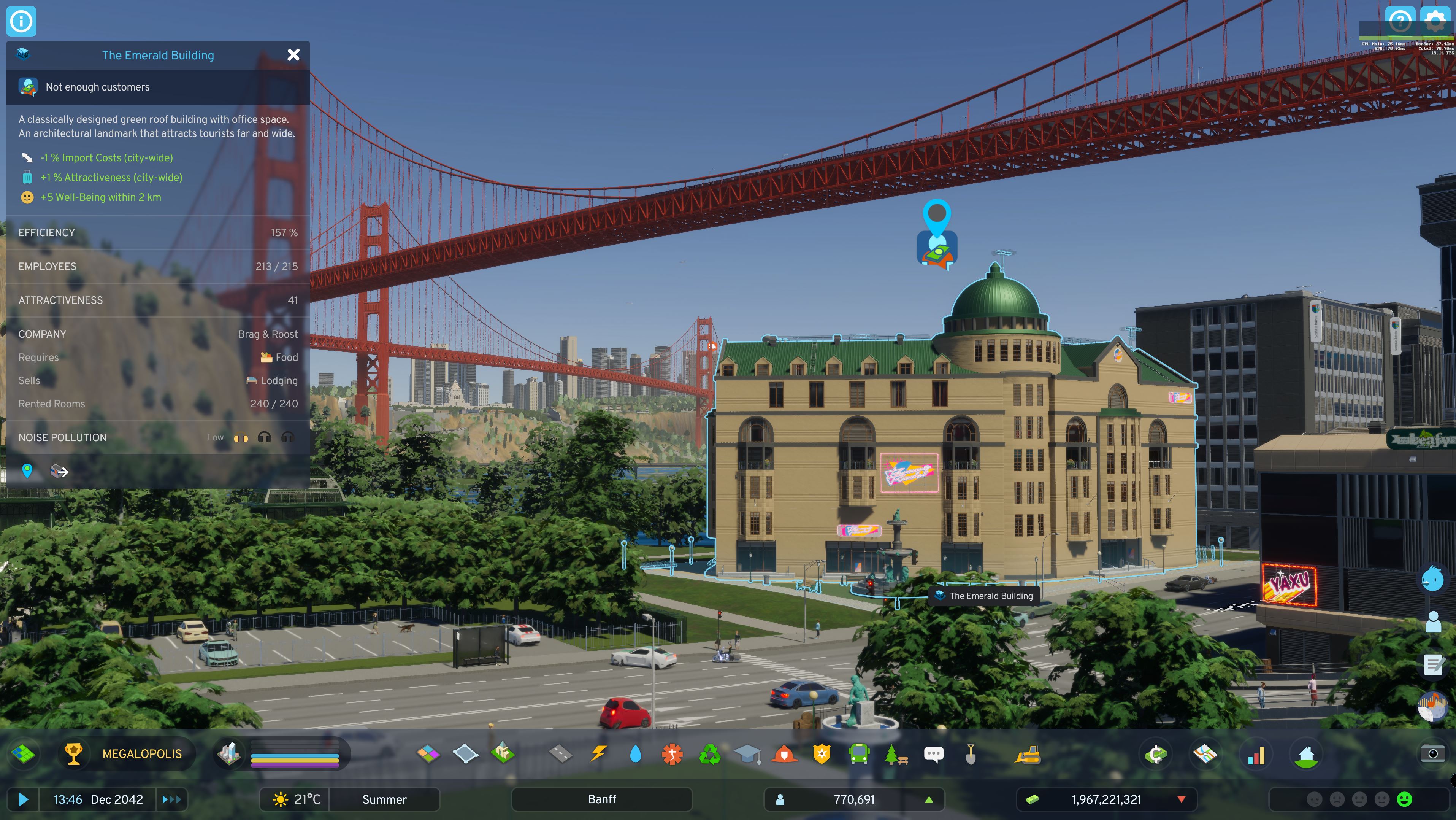Expand population details via the green arrow

929,799
